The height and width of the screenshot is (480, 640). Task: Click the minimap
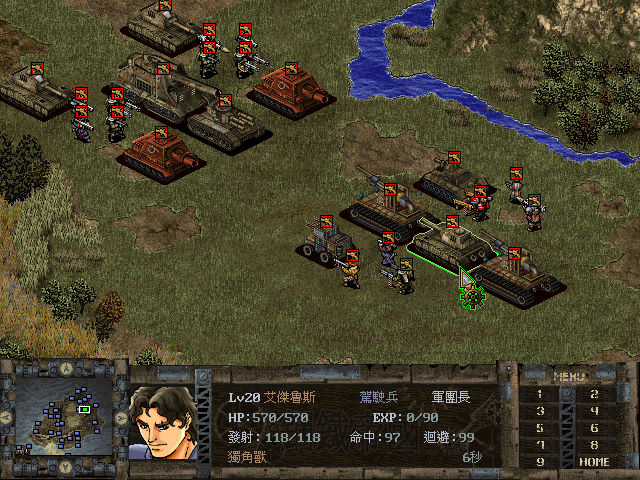pos(65,415)
